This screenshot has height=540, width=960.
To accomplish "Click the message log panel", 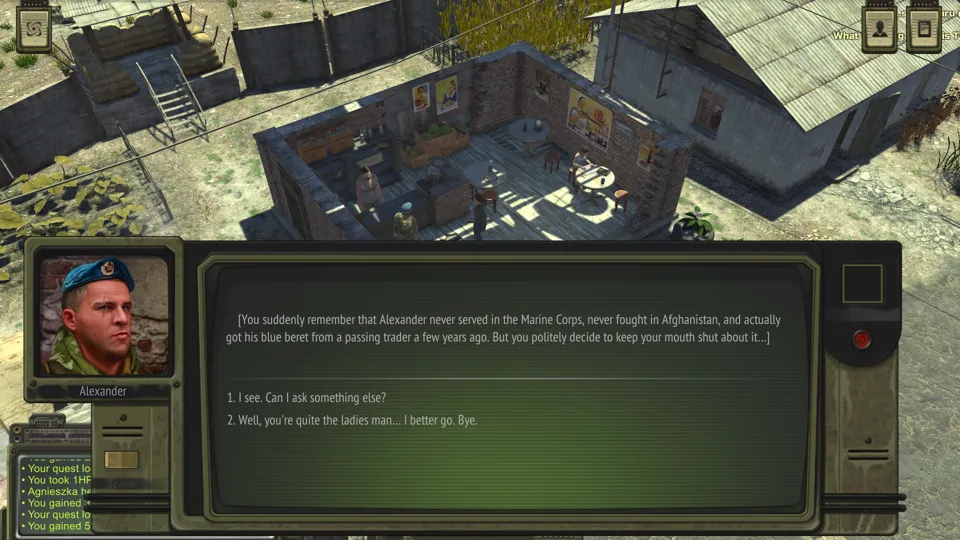I will point(55,497).
